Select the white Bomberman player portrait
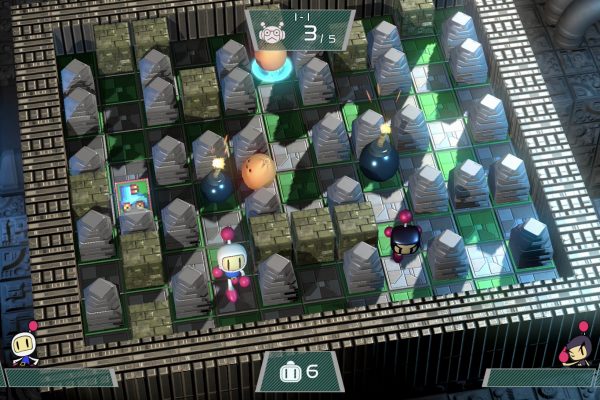The width and height of the screenshot is (600, 400). 23,347
